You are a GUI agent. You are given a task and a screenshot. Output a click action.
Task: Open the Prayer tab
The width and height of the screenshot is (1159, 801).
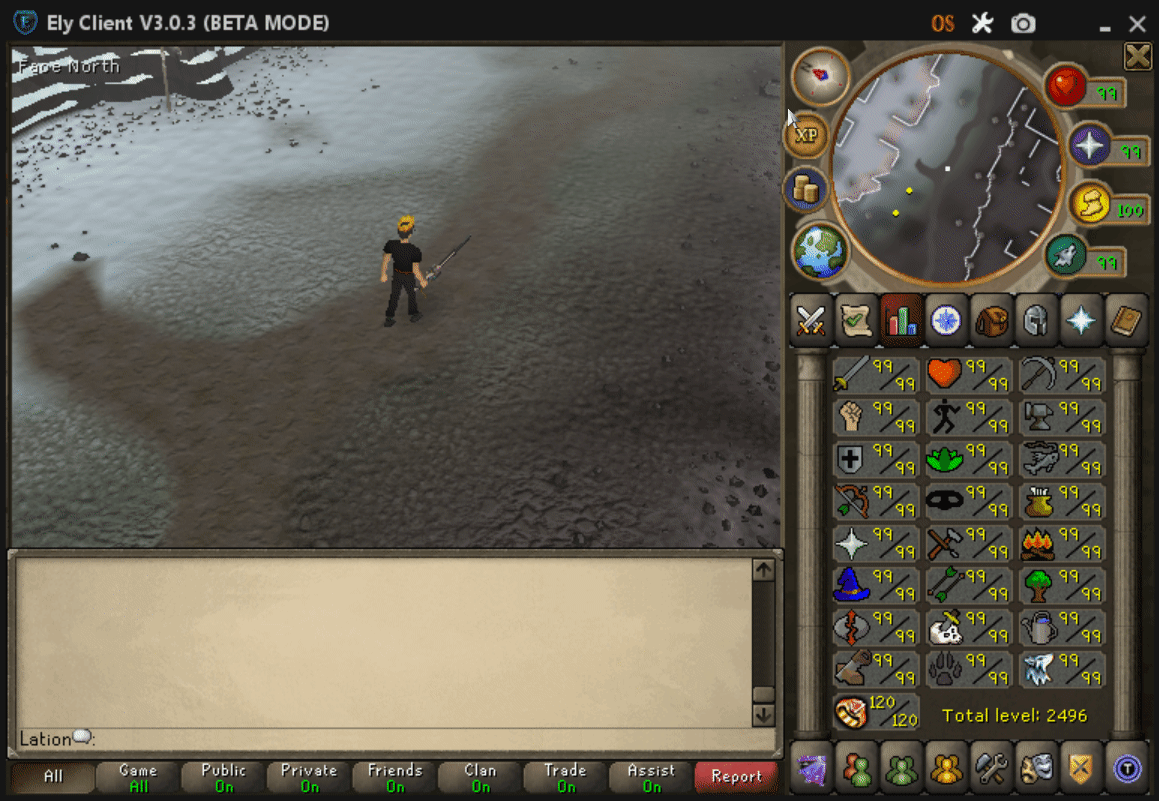pos(1081,321)
